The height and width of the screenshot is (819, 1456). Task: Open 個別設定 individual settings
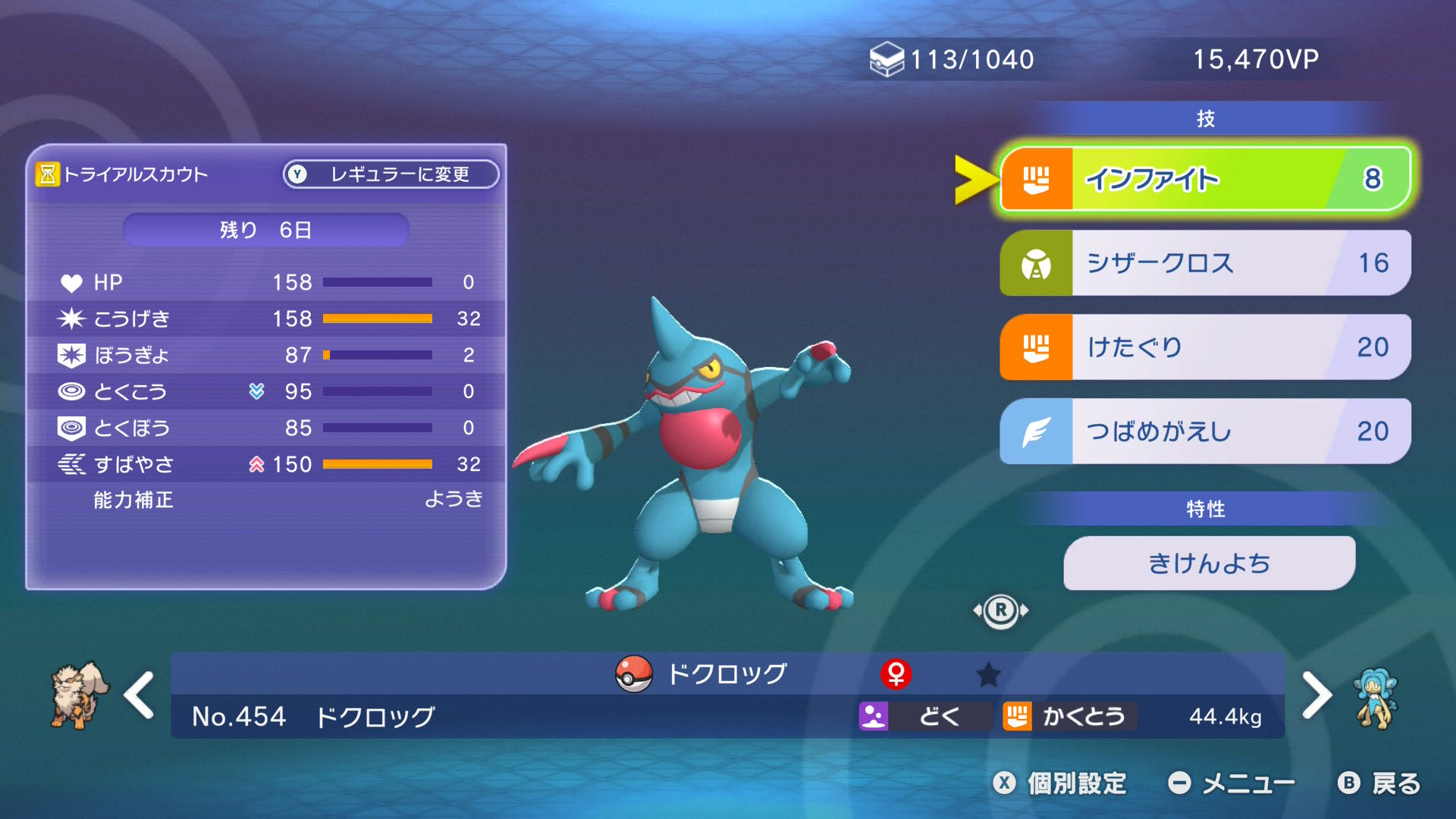click(1060, 783)
